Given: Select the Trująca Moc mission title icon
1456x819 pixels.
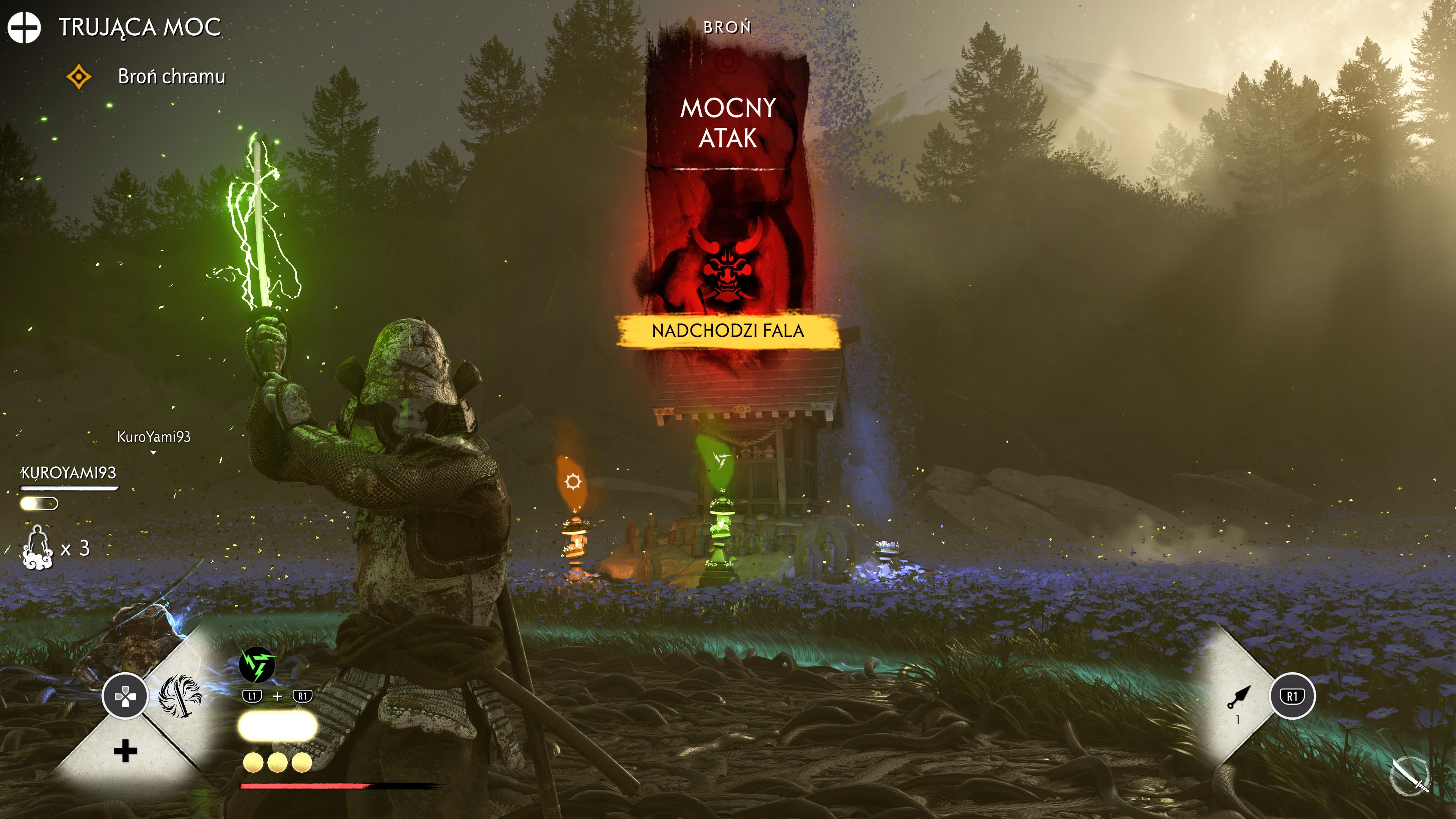Looking at the screenshot, I should pos(24,27).
